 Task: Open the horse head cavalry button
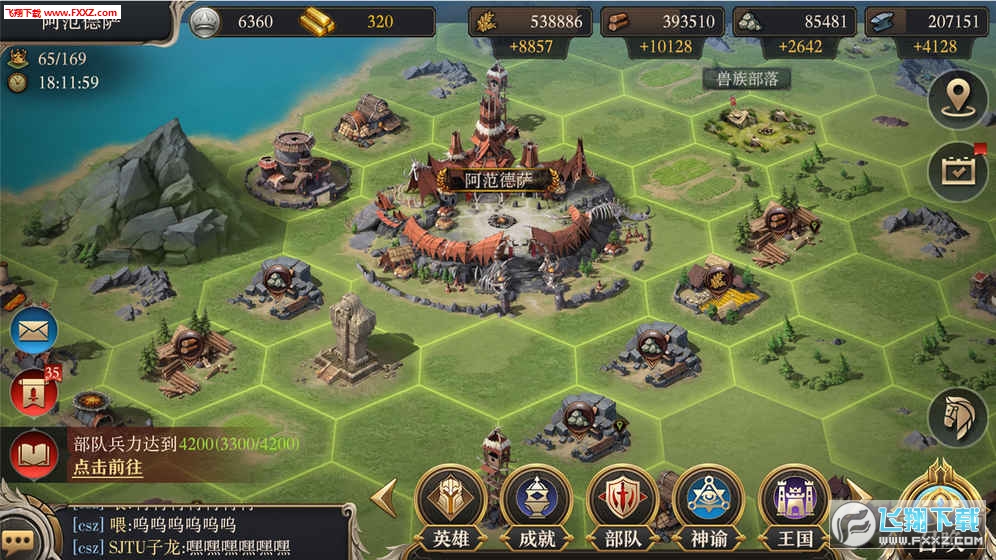[957, 416]
